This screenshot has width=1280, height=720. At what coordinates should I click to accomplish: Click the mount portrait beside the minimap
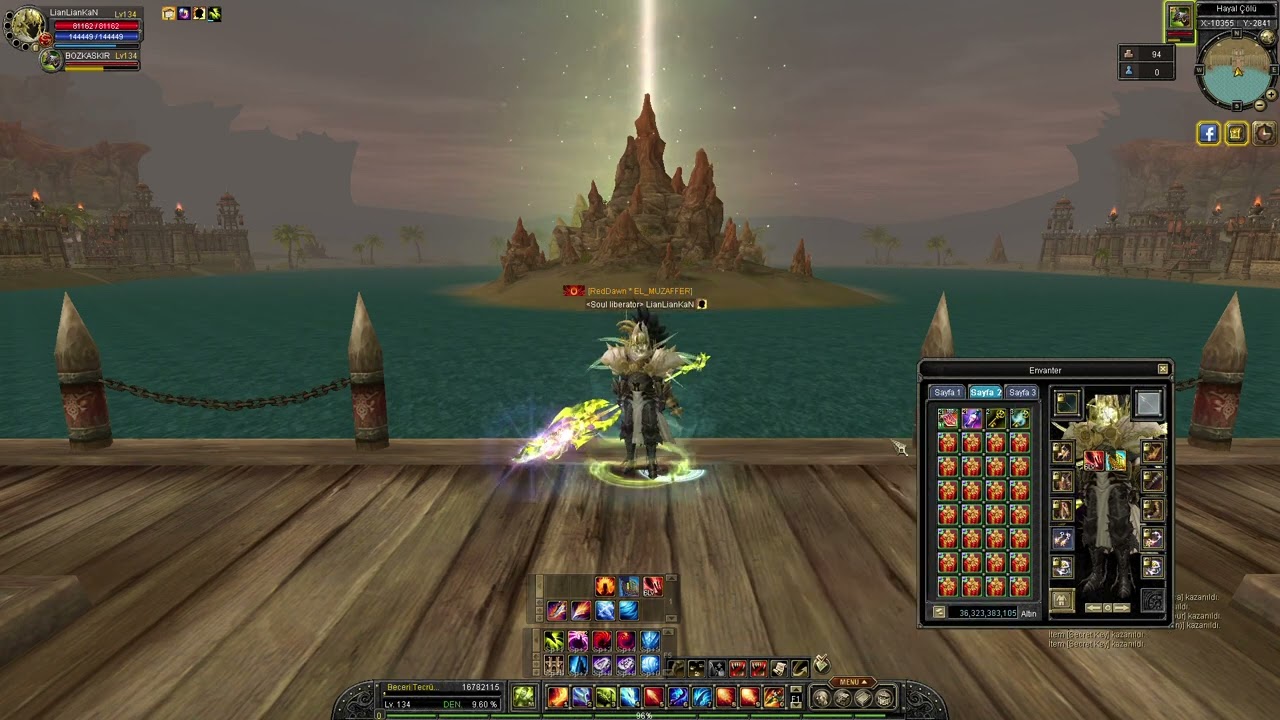click(x=1180, y=18)
